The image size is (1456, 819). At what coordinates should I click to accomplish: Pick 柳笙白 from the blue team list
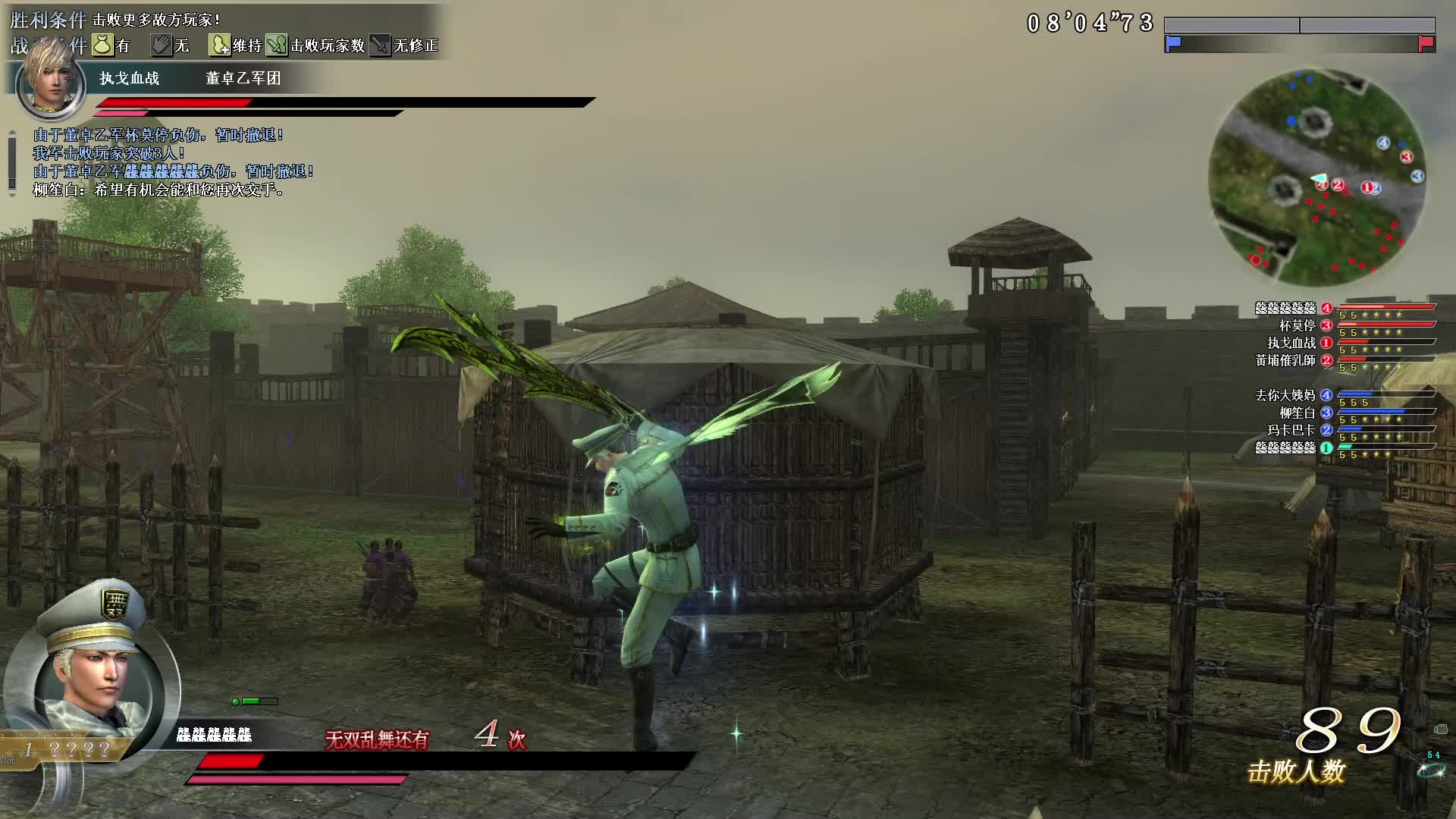tap(1297, 413)
